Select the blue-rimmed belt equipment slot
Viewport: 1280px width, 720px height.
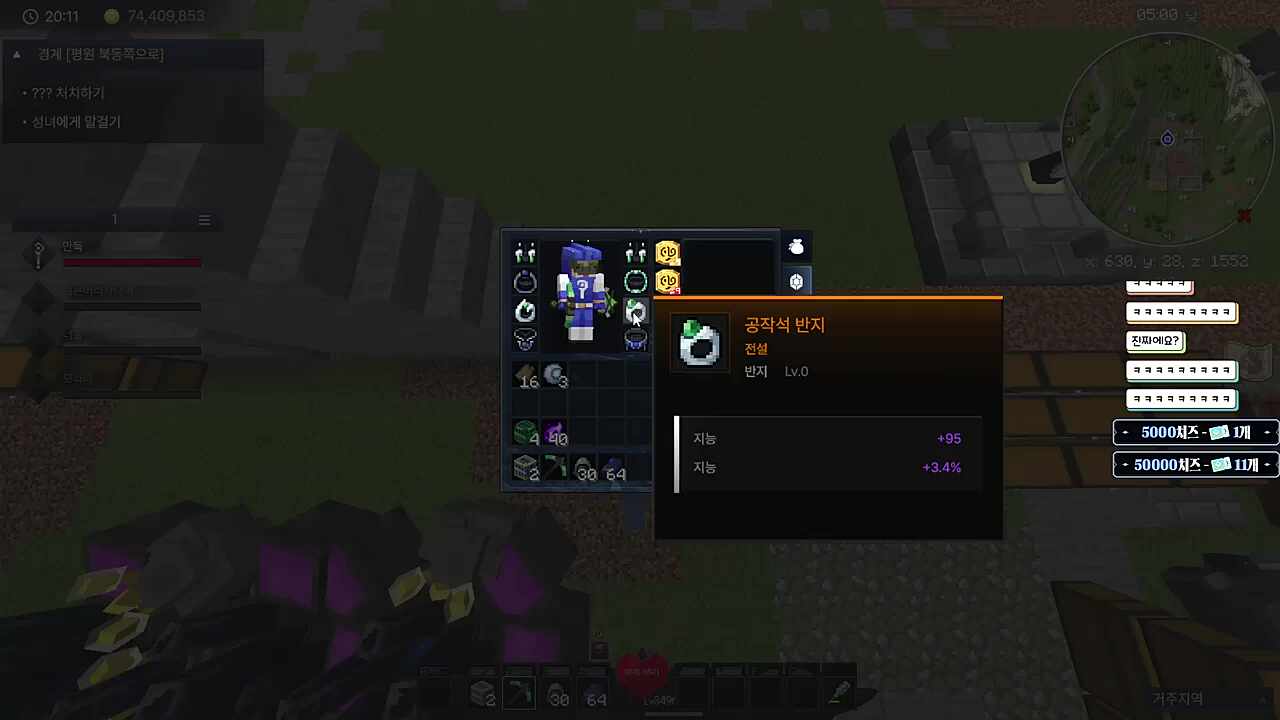[x=635, y=340]
